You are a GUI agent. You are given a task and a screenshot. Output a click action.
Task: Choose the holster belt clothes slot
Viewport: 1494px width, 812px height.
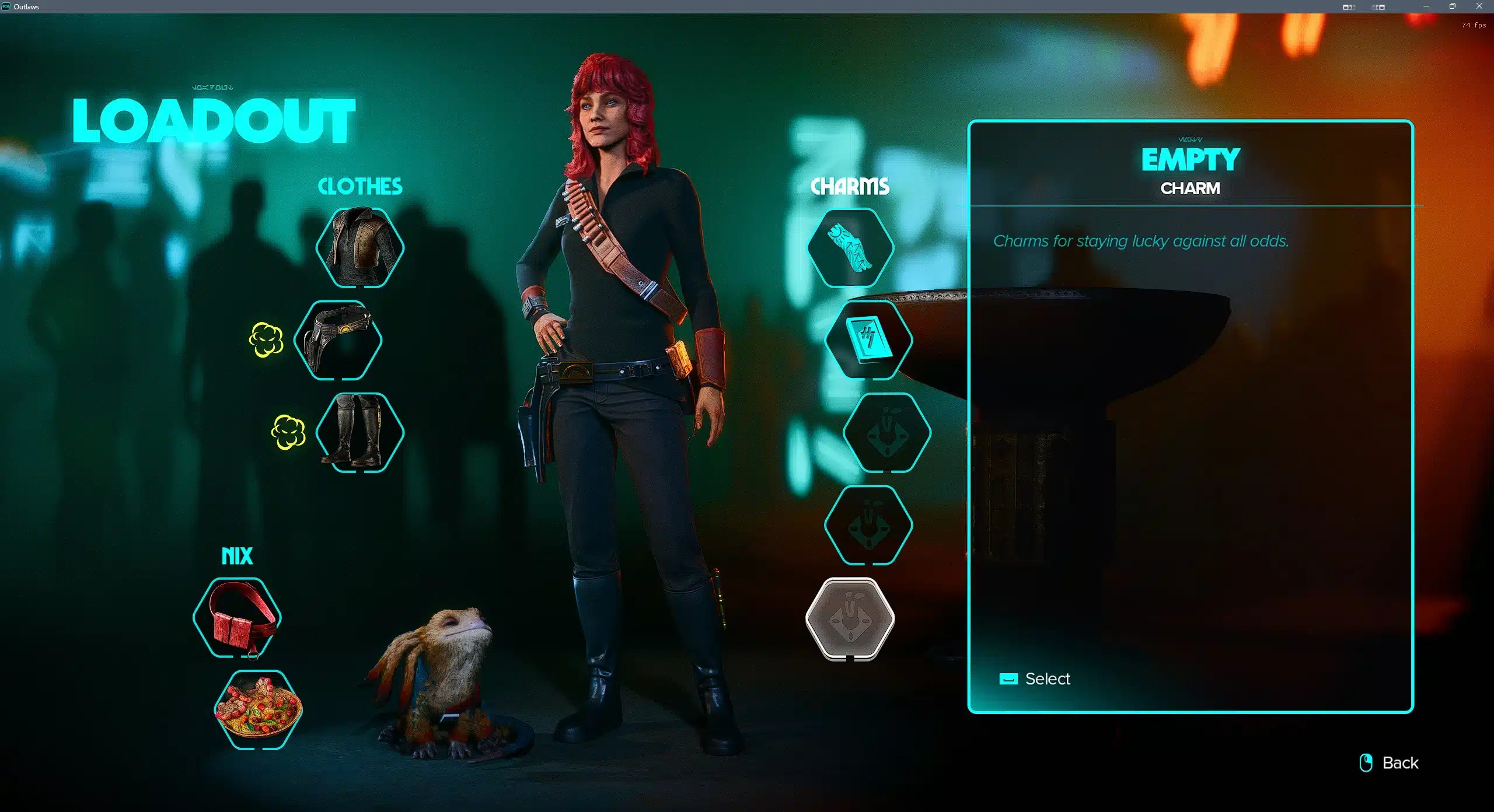(338, 340)
